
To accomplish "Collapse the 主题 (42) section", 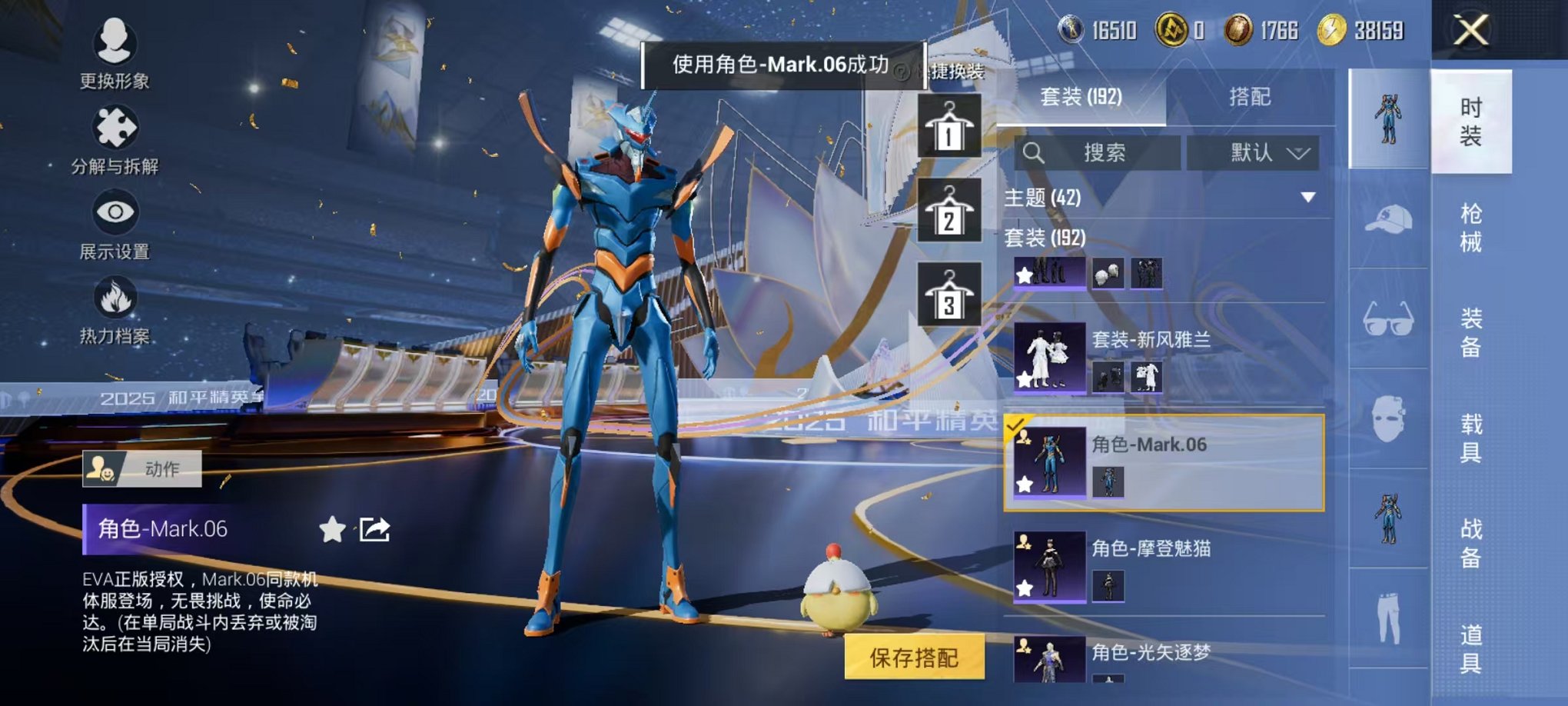I will coord(1308,197).
